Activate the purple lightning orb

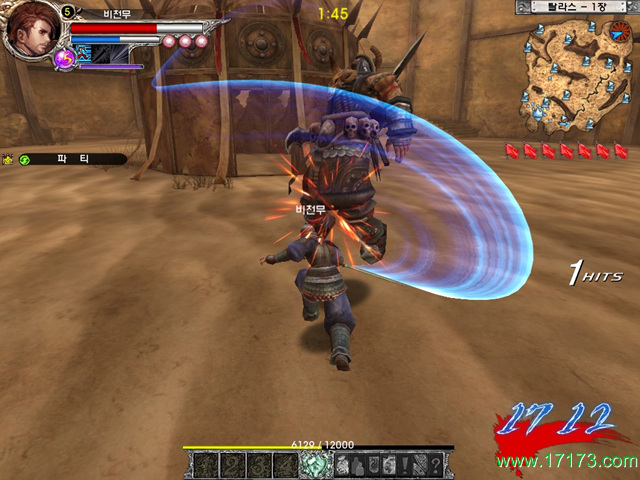[x=64, y=59]
